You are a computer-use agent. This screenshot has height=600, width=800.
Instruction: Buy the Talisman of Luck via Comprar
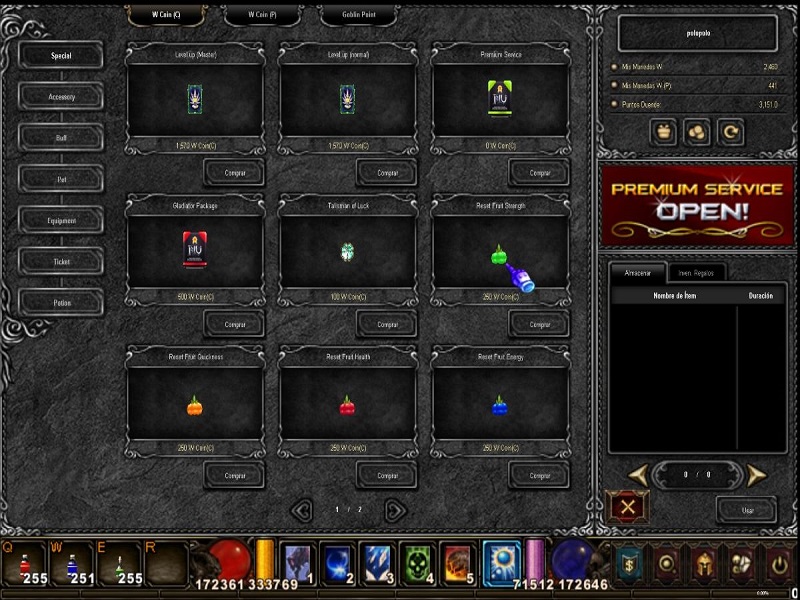coord(387,324)
